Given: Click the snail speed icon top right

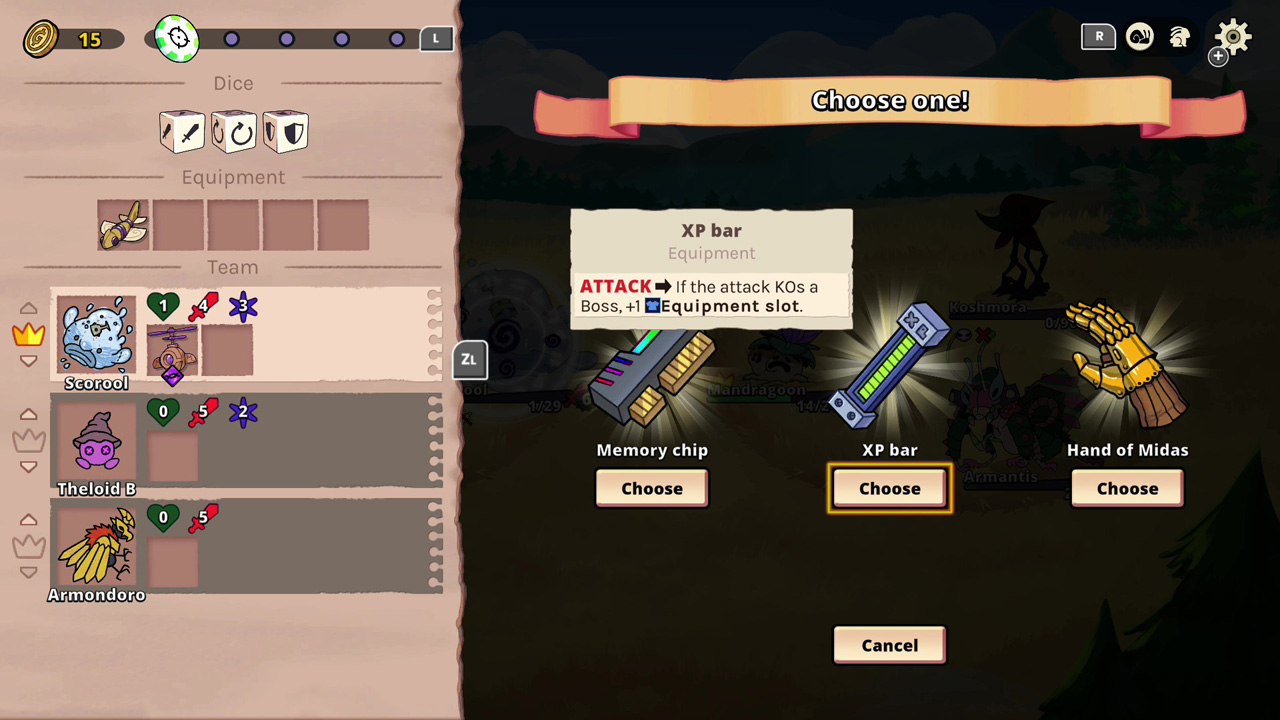Looking at the screenshot, I should tap(1140, 37).
